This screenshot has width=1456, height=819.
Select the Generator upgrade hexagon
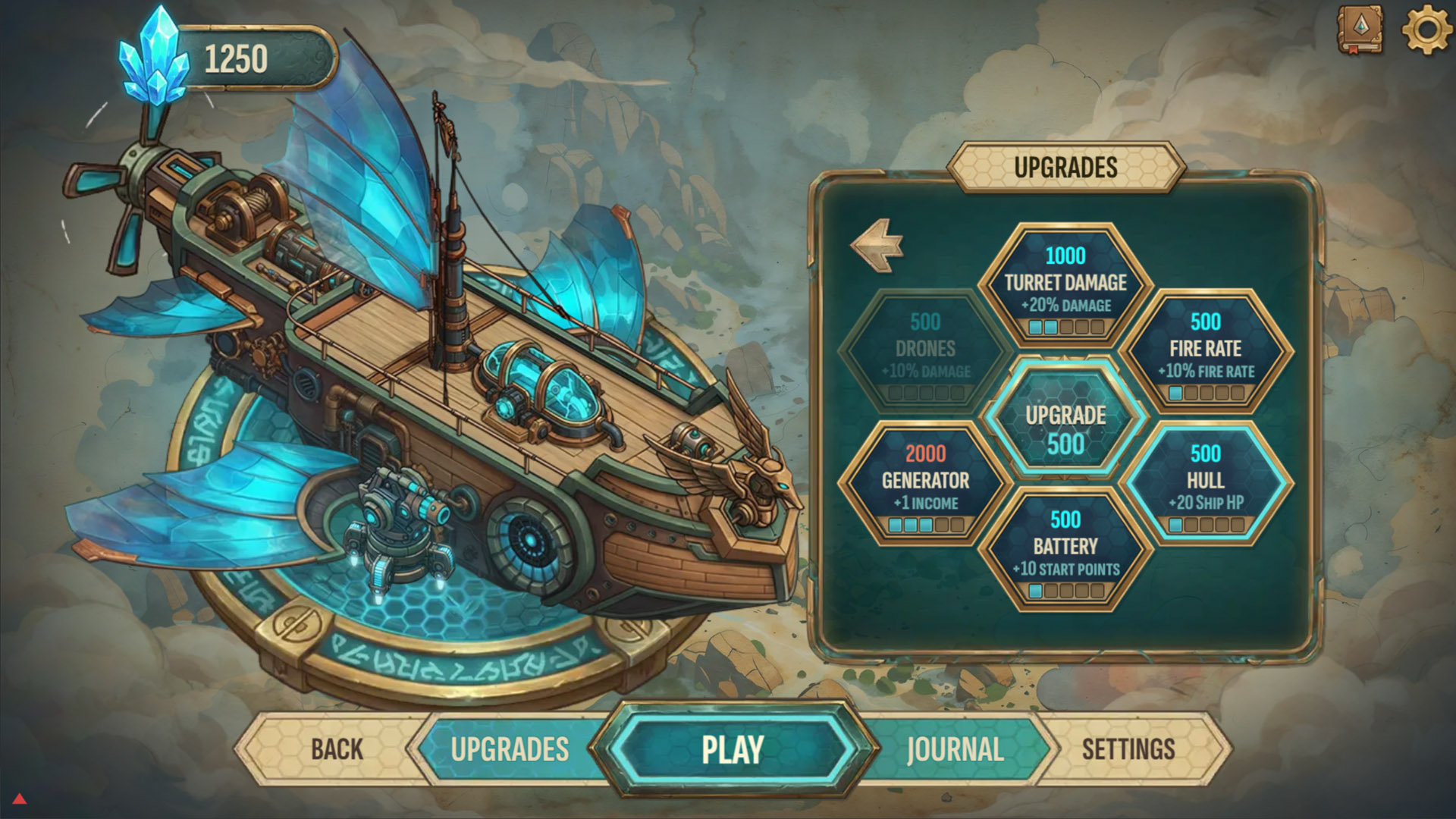[x=924, y=480]
